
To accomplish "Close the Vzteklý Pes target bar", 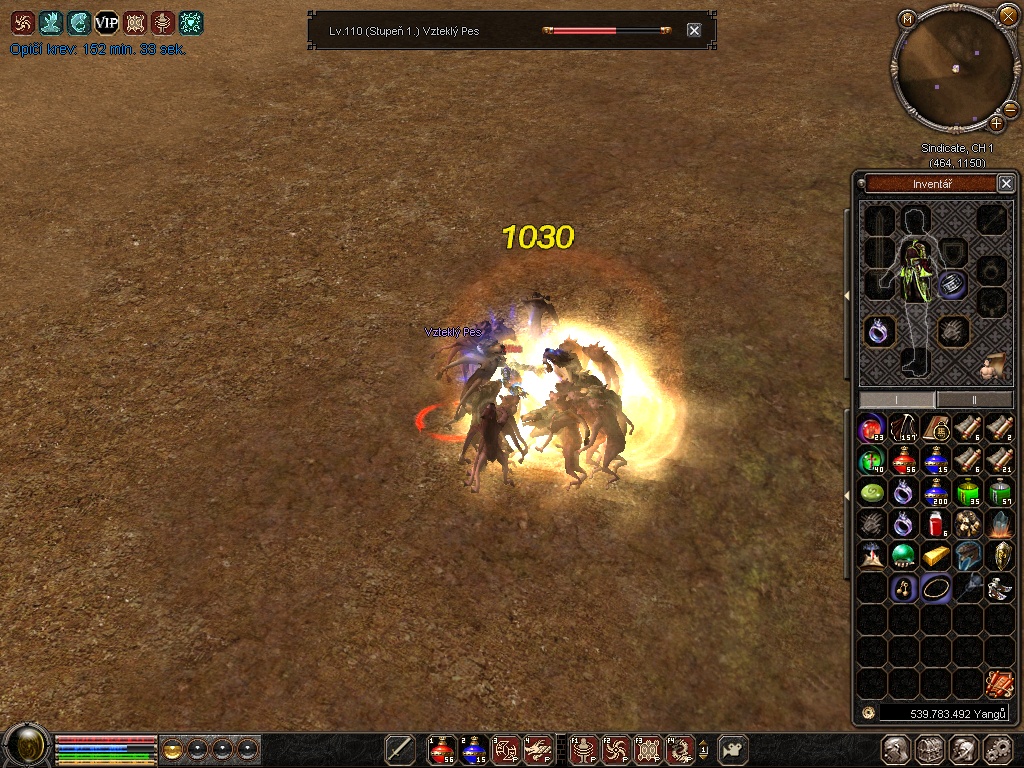I will [x=694, y=30].
